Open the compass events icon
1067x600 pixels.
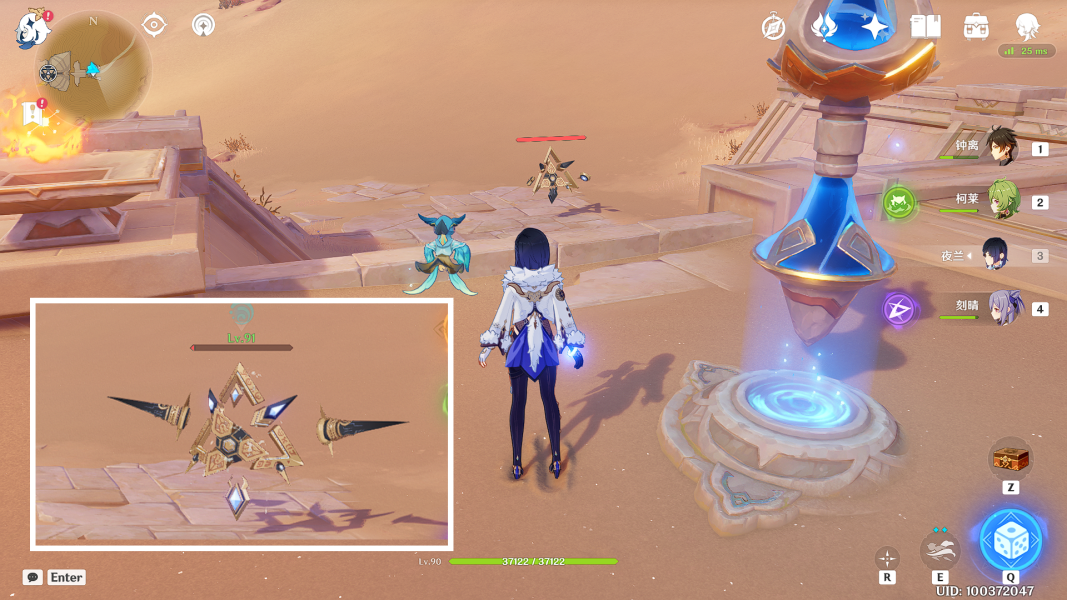[773, 27]
